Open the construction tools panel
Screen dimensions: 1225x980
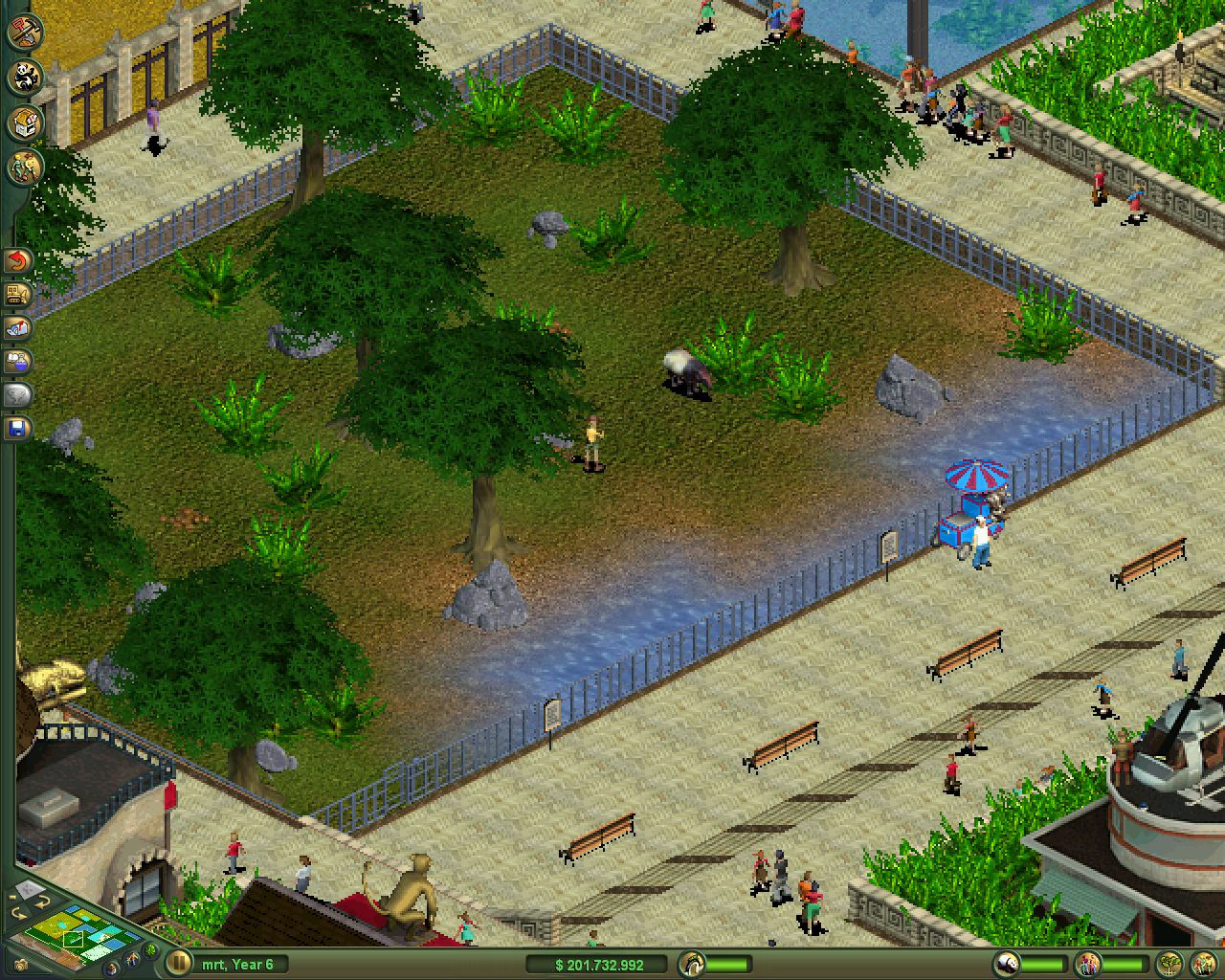coord(25,33)
